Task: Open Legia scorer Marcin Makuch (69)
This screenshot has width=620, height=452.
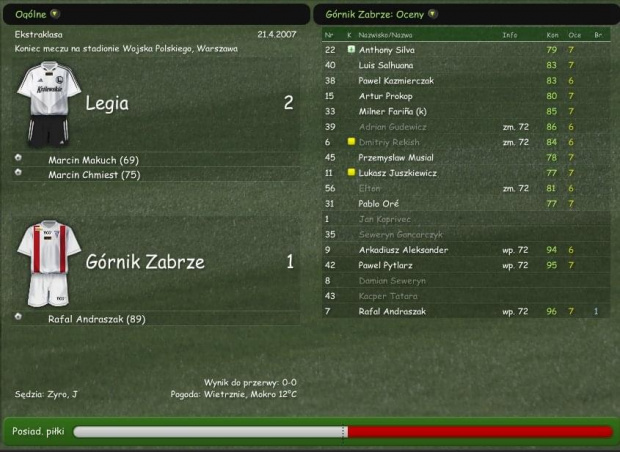Action: (93, 160)
